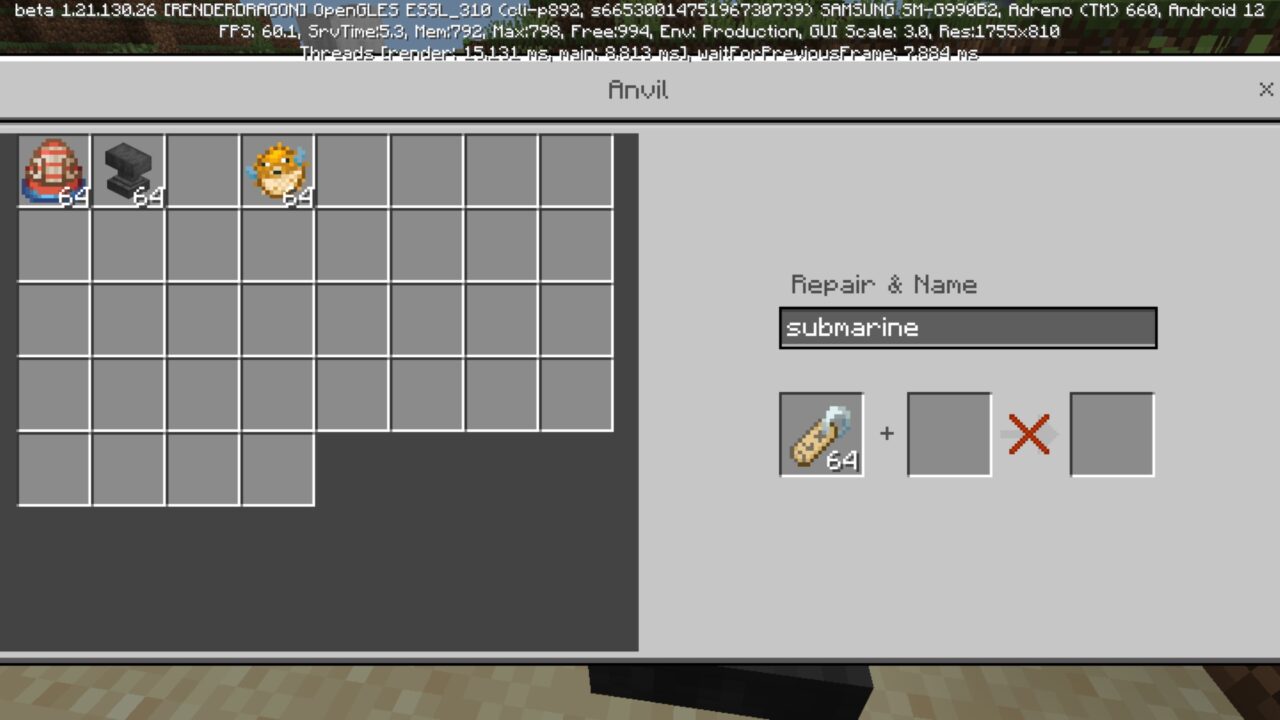This screenshot has height=720, width=1280.
Task: Click the Anvil title bar text
Action: point(638,89)
